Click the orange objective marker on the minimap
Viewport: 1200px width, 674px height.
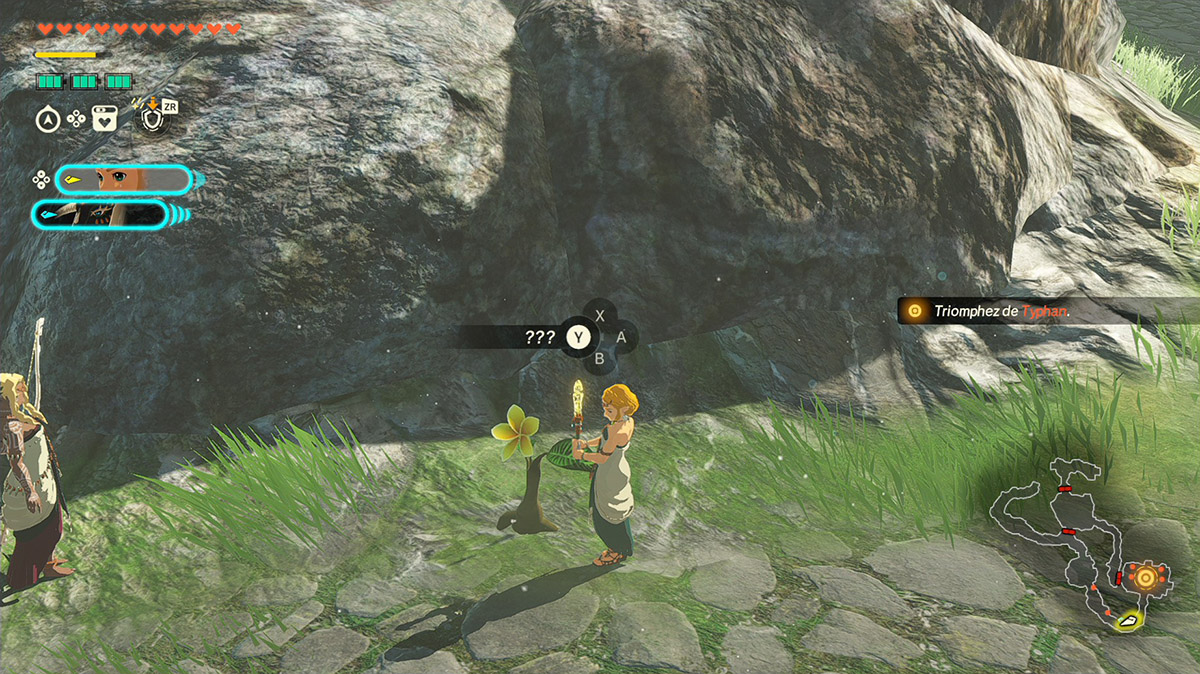1141,577
